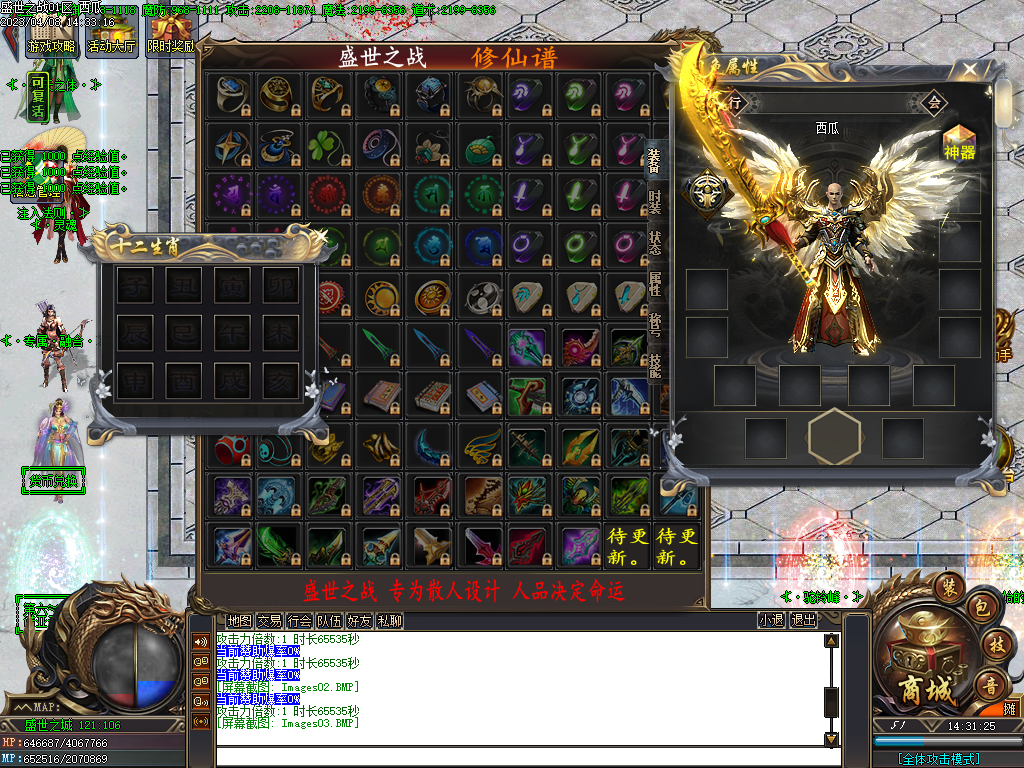Click the 退出 exit button
Screen dimensions: 1024x768
pos(804,621)
